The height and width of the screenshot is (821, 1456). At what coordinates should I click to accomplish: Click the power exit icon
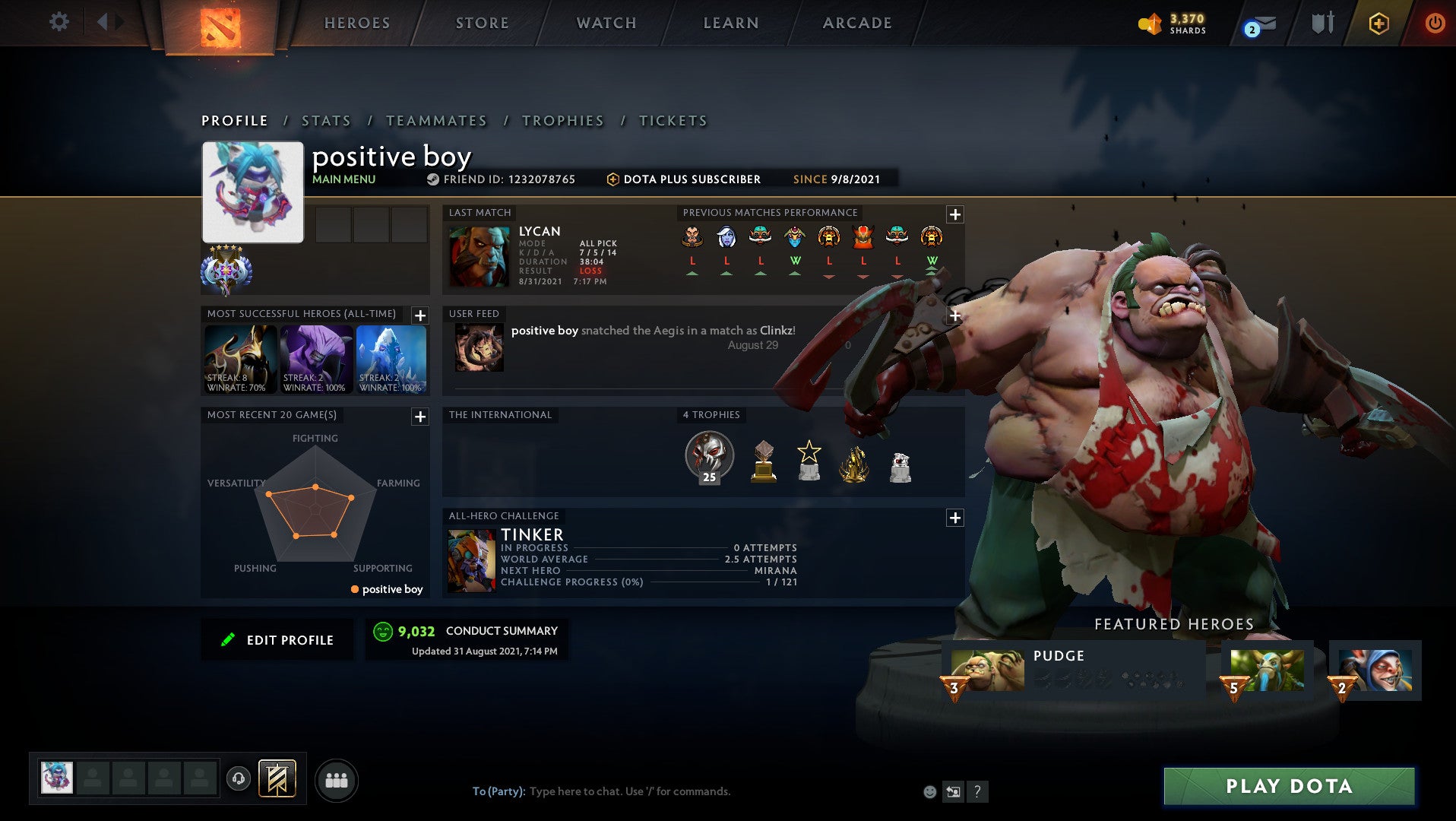tap(1435, 24)
